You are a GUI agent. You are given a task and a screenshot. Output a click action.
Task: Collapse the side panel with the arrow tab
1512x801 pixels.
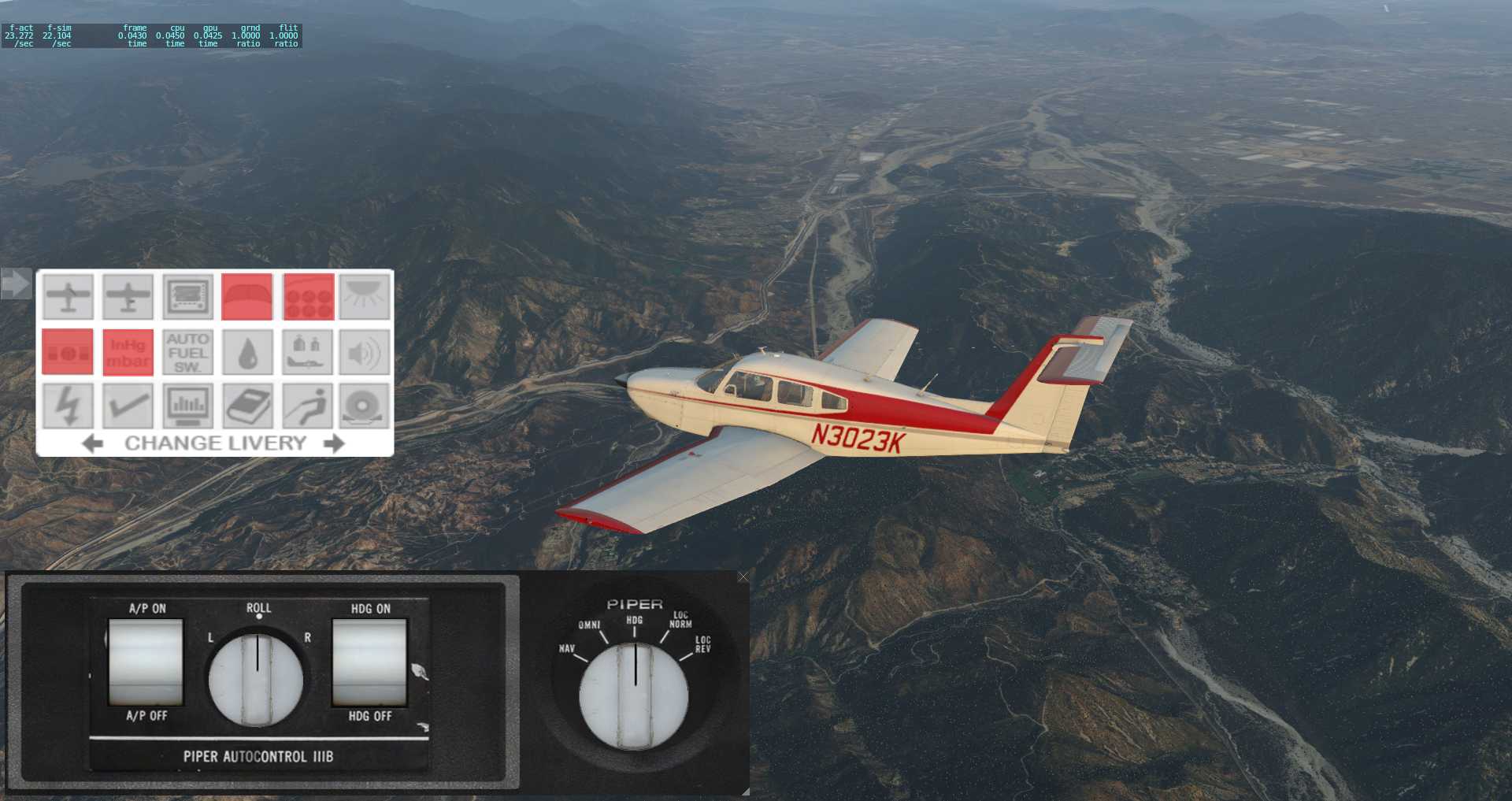pyautogui.click(x=15, y=284)
